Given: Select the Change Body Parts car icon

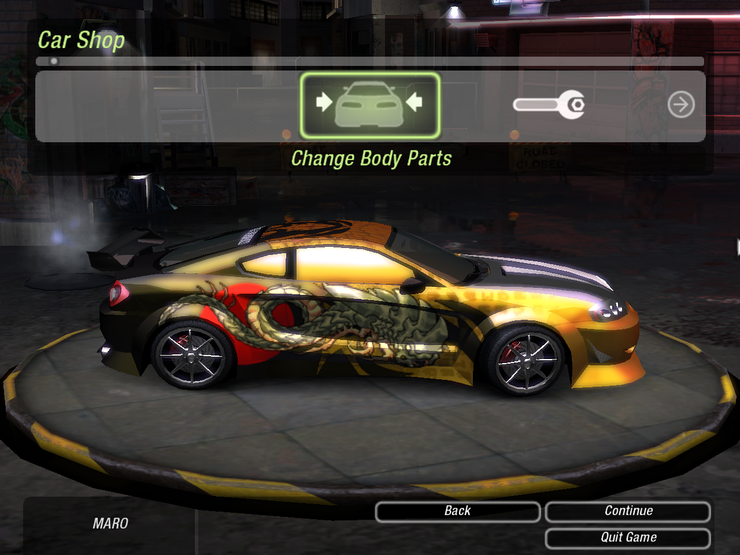Looking at the screenshot, I should click(369, 104).
